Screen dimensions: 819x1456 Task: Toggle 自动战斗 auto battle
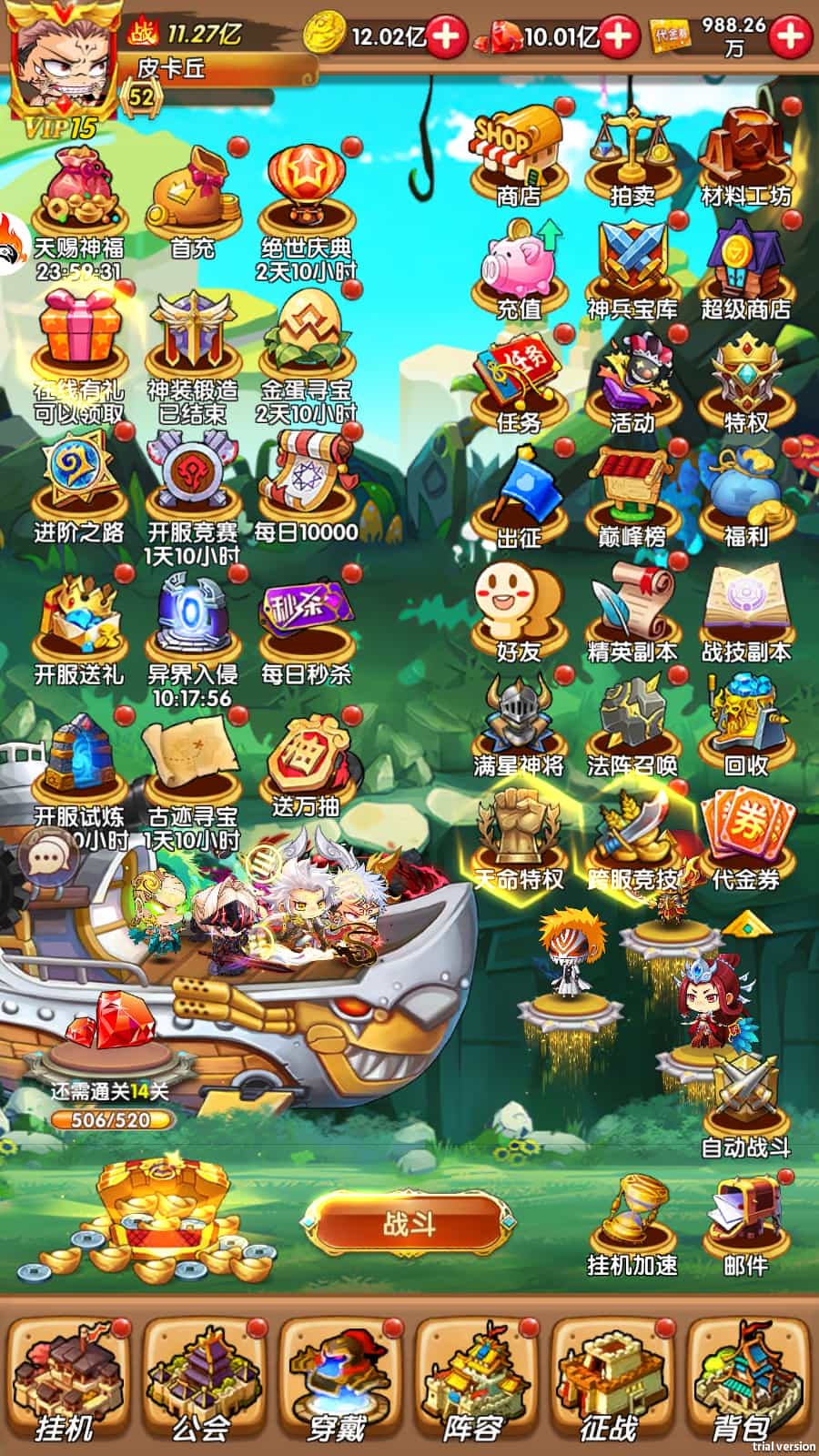[x=745, y=1106]
